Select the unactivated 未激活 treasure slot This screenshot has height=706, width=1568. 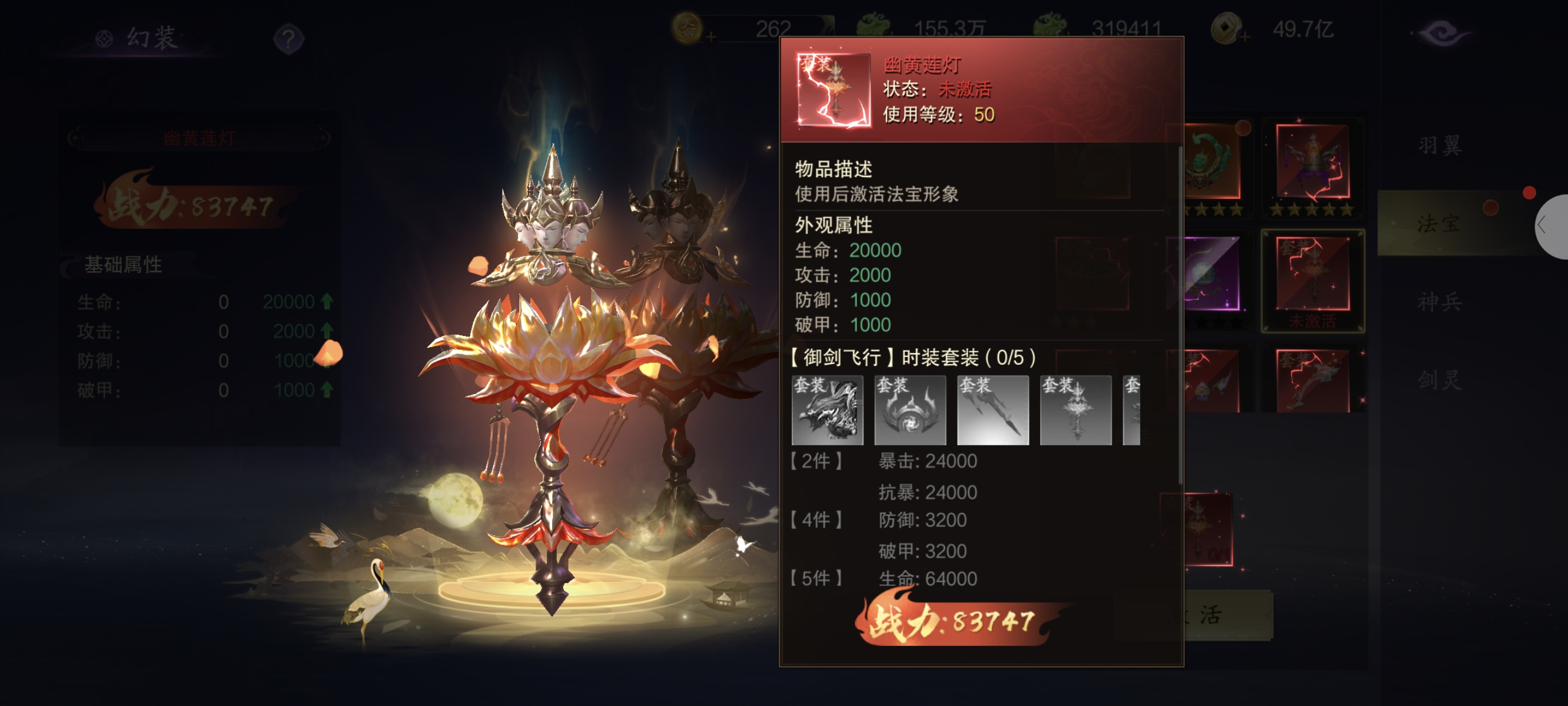pos(1313,280)
